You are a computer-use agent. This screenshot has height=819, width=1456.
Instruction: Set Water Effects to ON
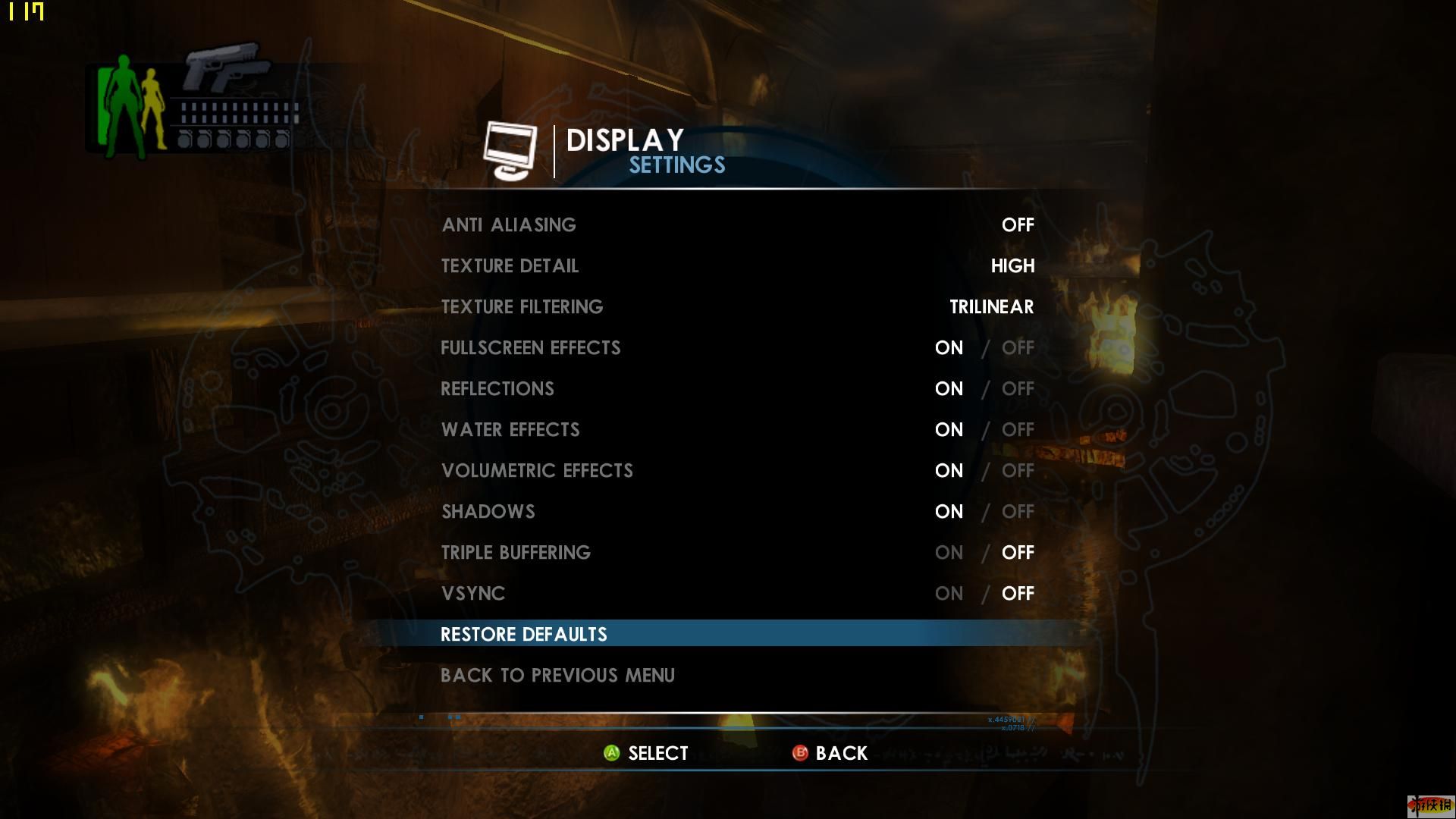click(x=949, y=430)
